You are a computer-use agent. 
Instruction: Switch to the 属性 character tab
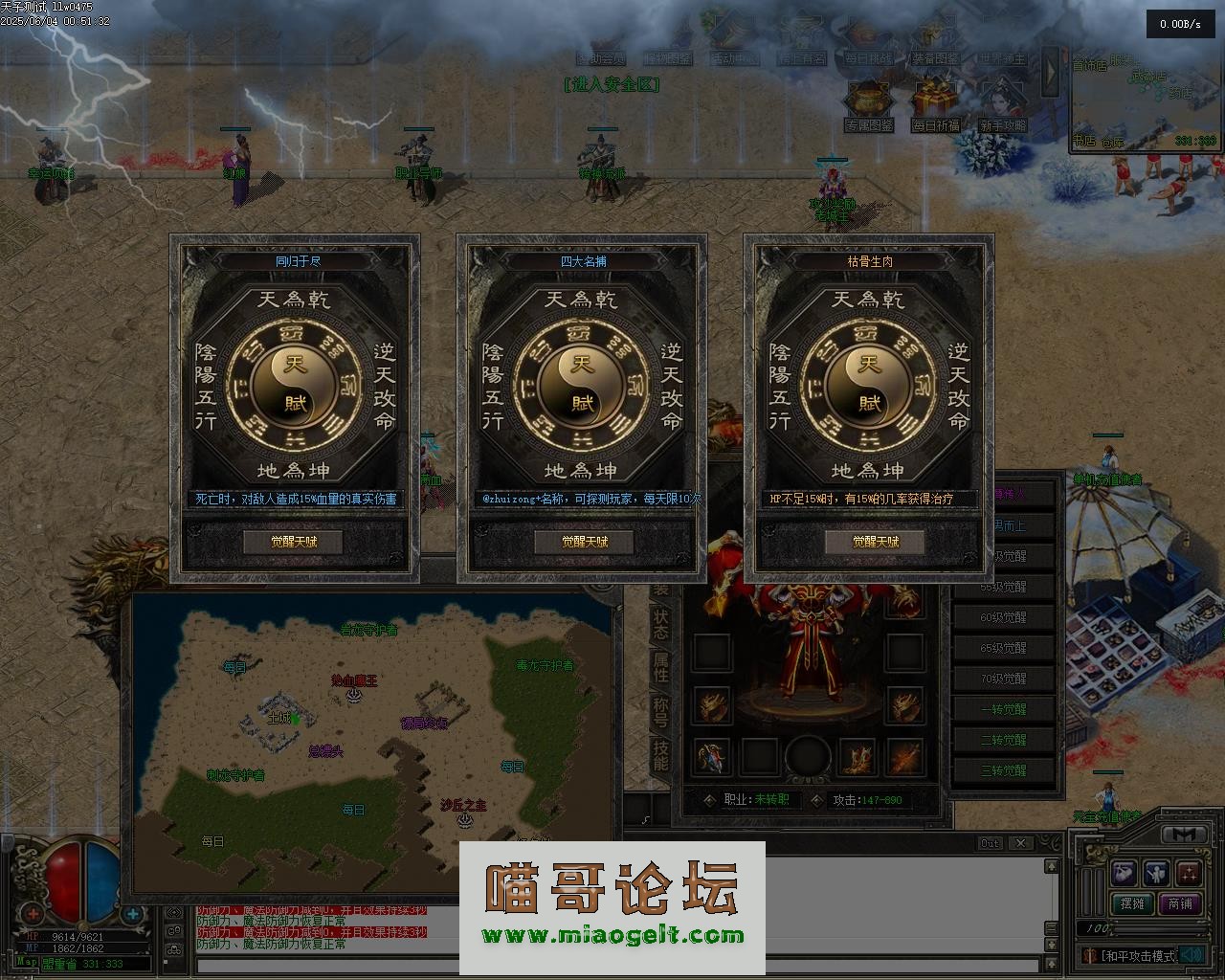tap(660, 666)
